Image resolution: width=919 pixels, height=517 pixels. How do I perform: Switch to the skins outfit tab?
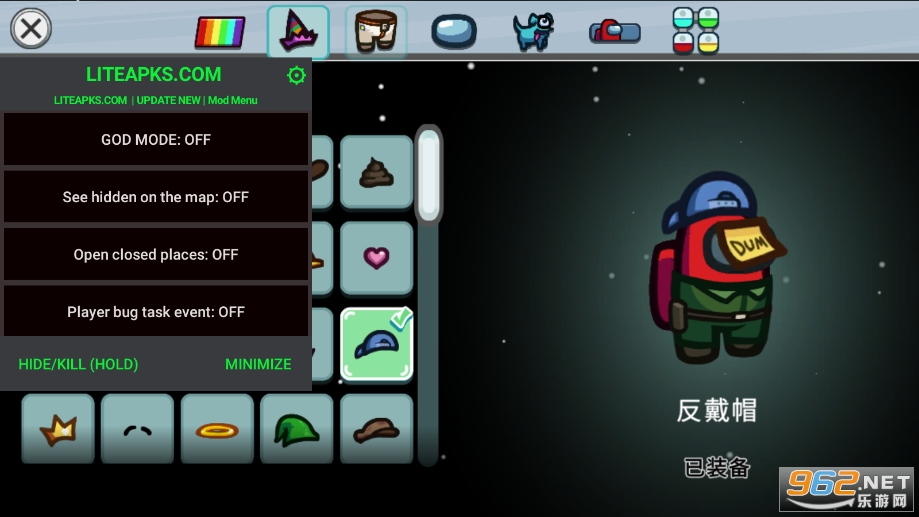coord(376,31)
